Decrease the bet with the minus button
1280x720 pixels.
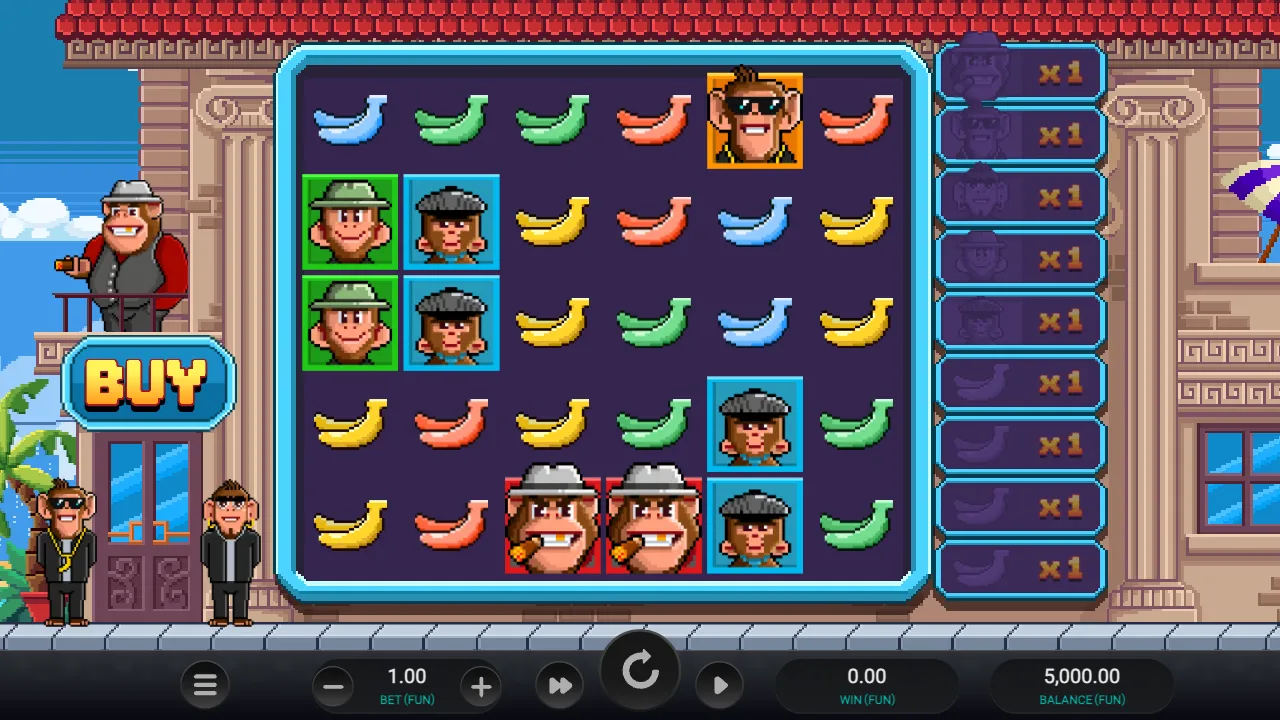click(333, 686)
